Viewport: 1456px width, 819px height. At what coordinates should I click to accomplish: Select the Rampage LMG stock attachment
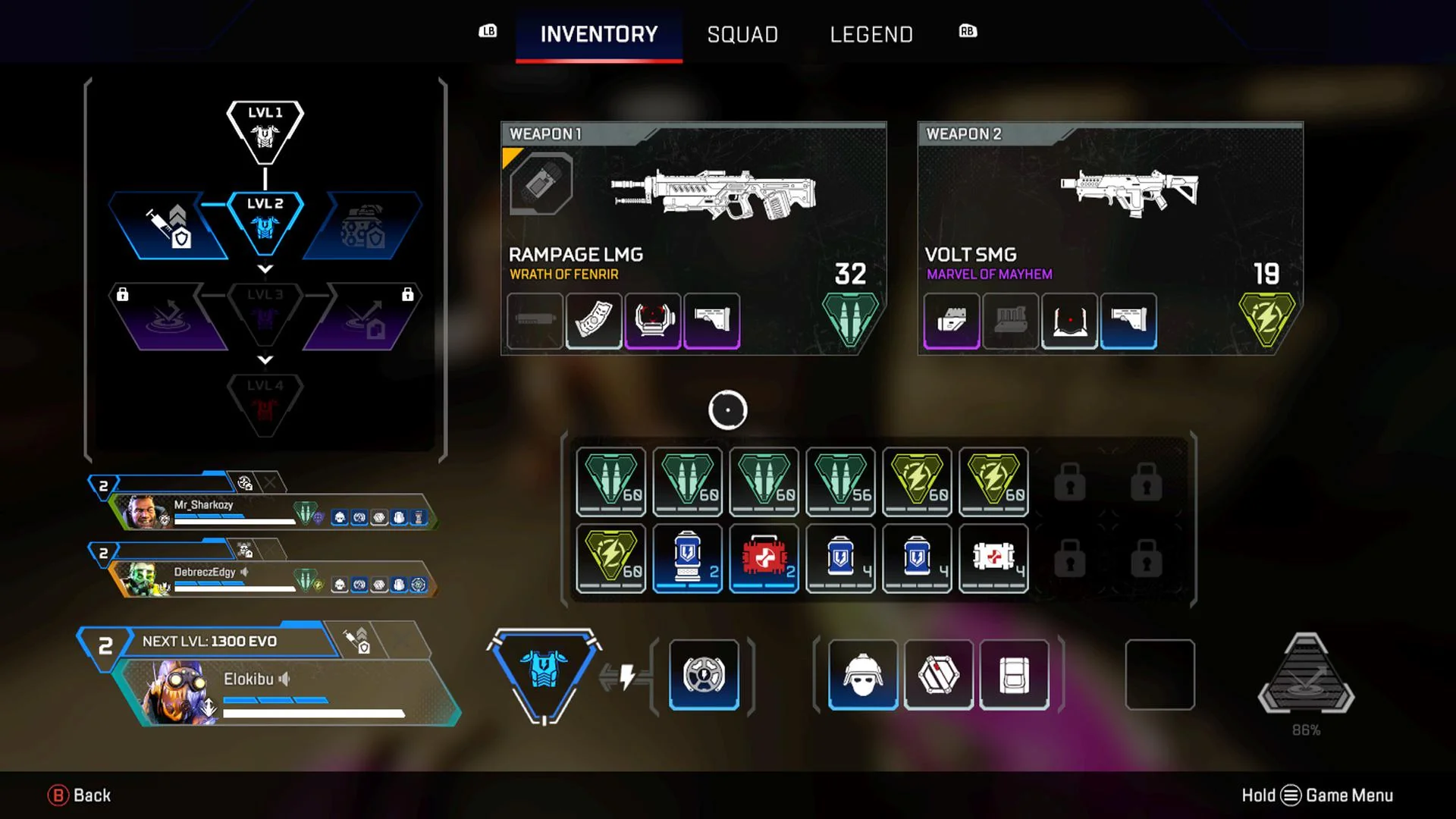click(x=713, y=320)
